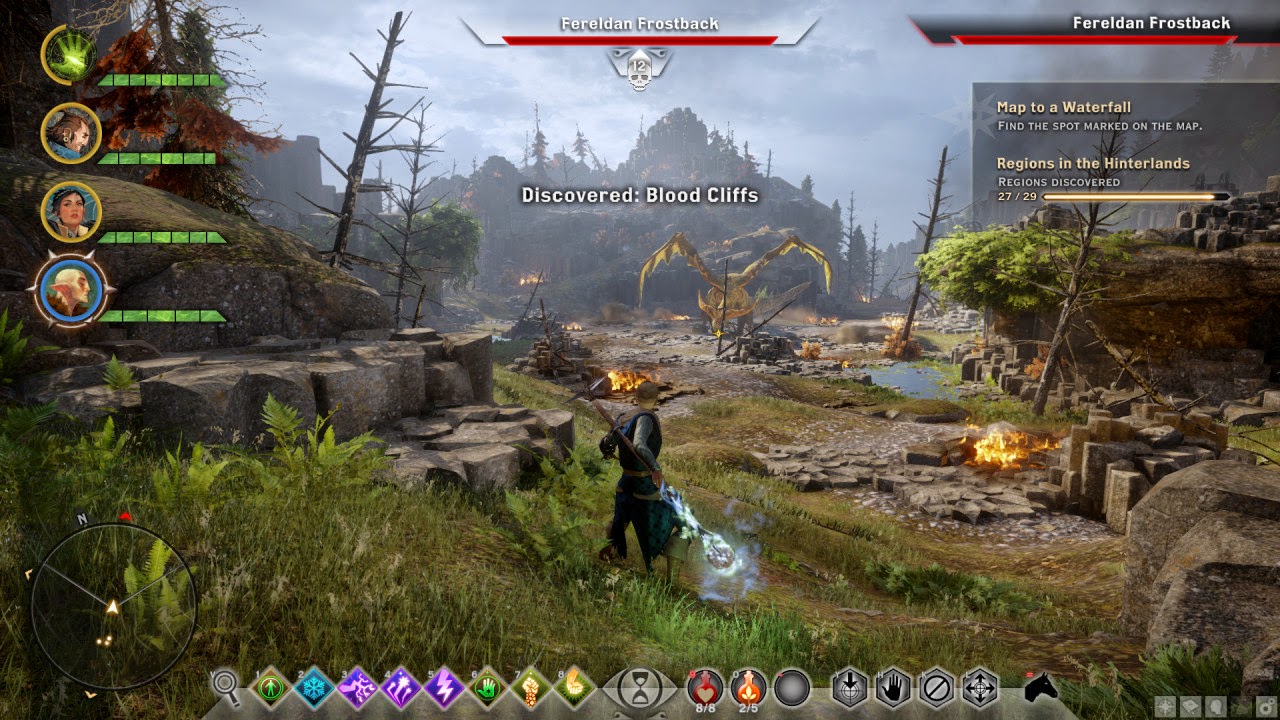This screenshot has width=1280, height=720.
Task: Select the bald elf party portrait
Action: click(70, 290)
